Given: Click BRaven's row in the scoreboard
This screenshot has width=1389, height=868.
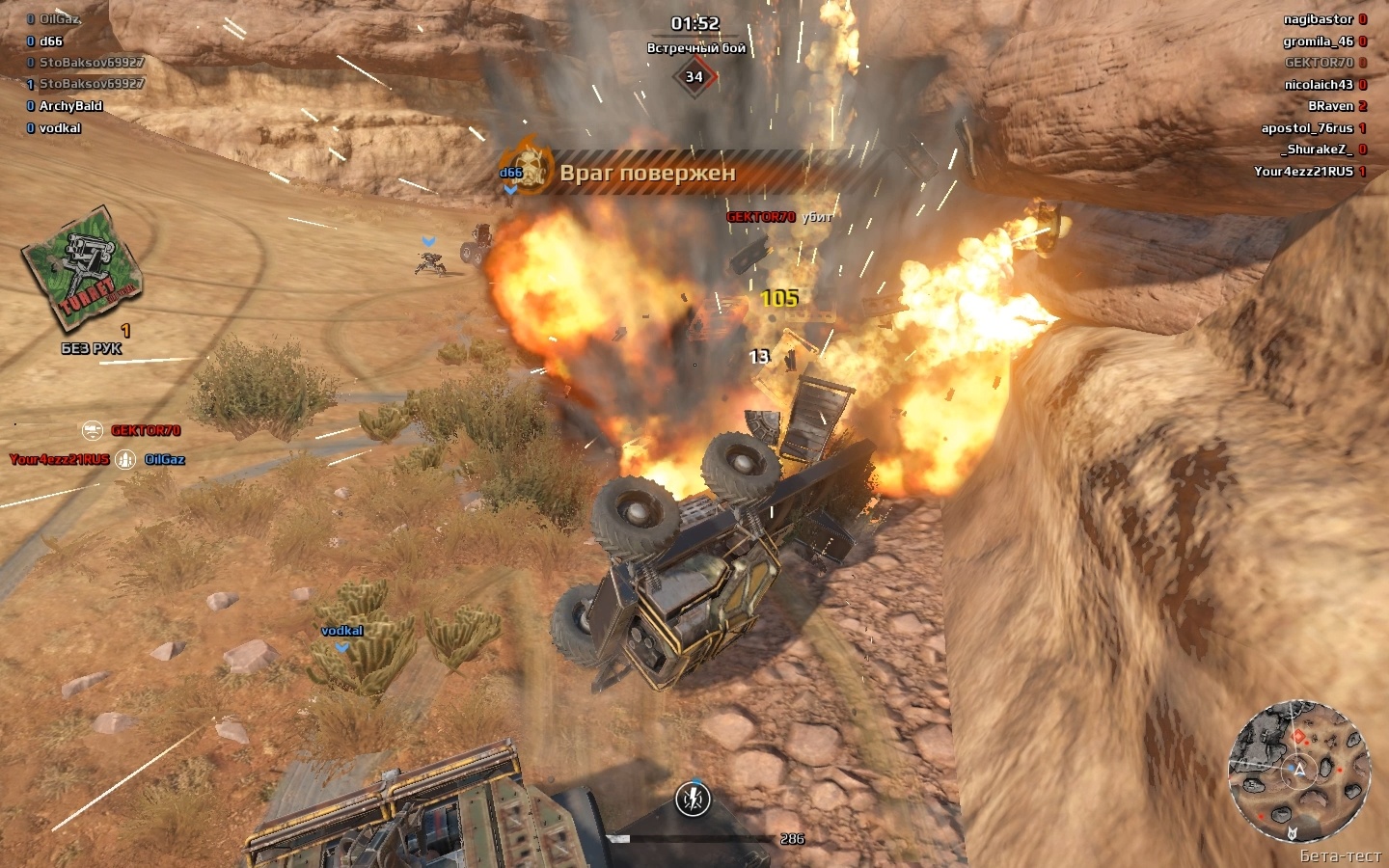Looking at the screenshot, I should pyautogui.click(x=1330, y=106).
